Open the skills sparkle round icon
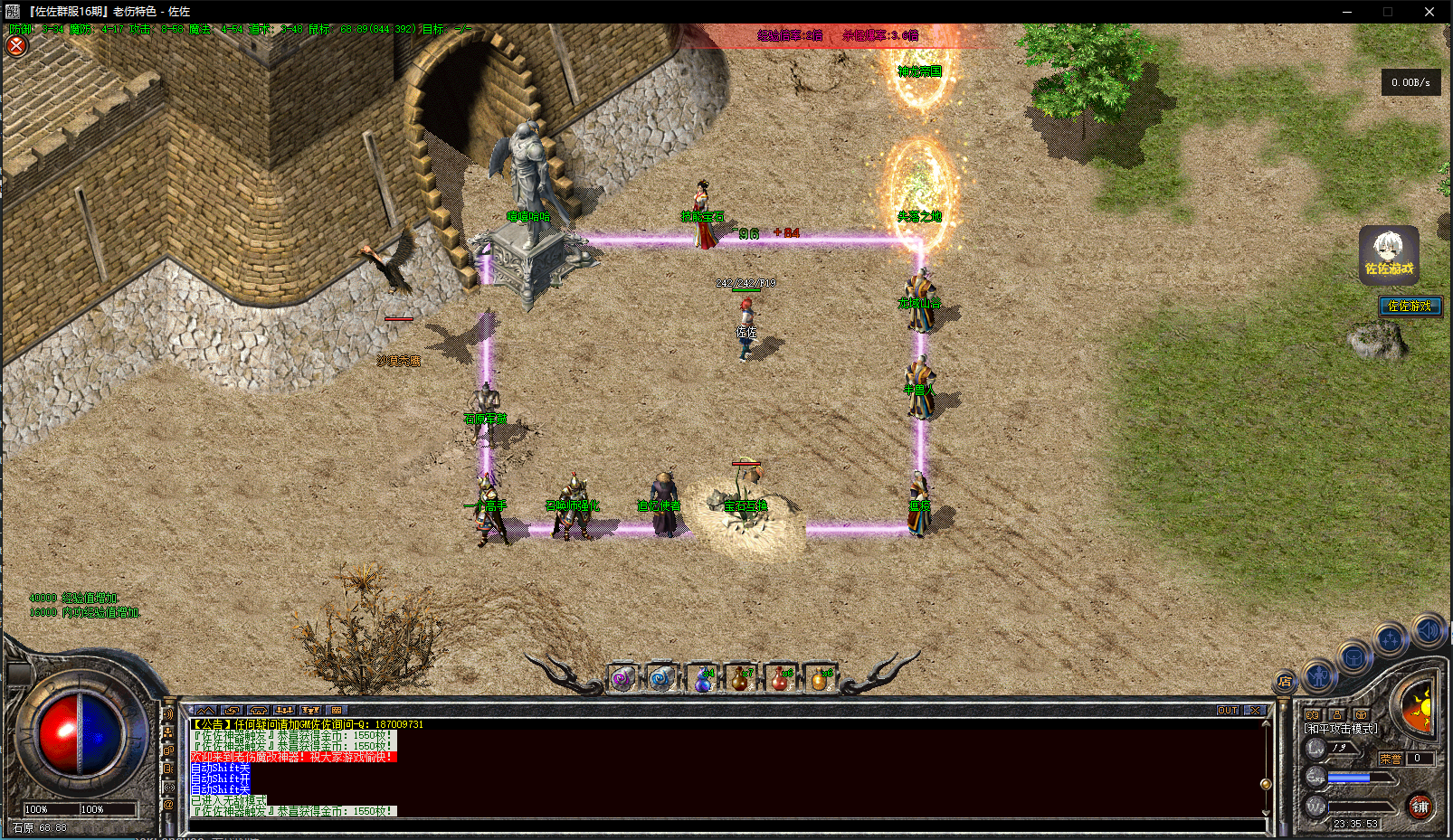The image size is (1453, 840). point(1390,640)
